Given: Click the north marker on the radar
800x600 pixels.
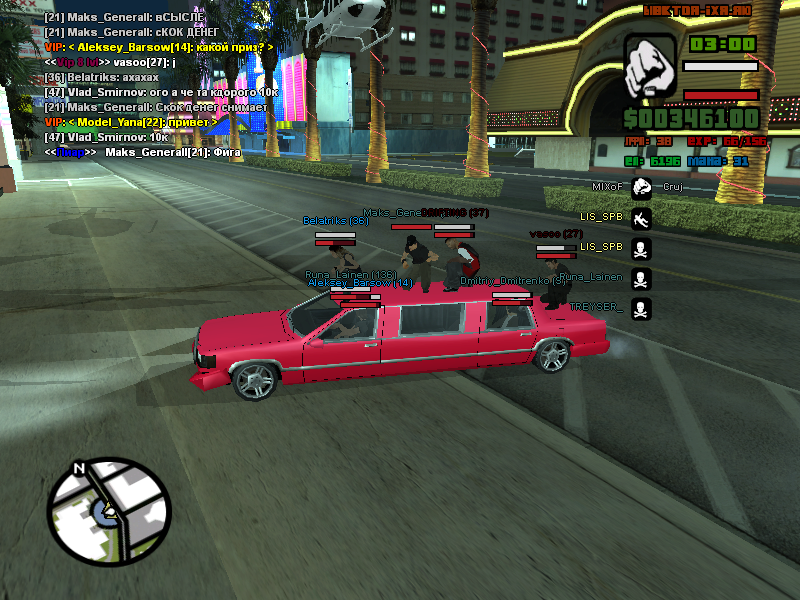Looking at the screenshot, I should pos(80,468).
